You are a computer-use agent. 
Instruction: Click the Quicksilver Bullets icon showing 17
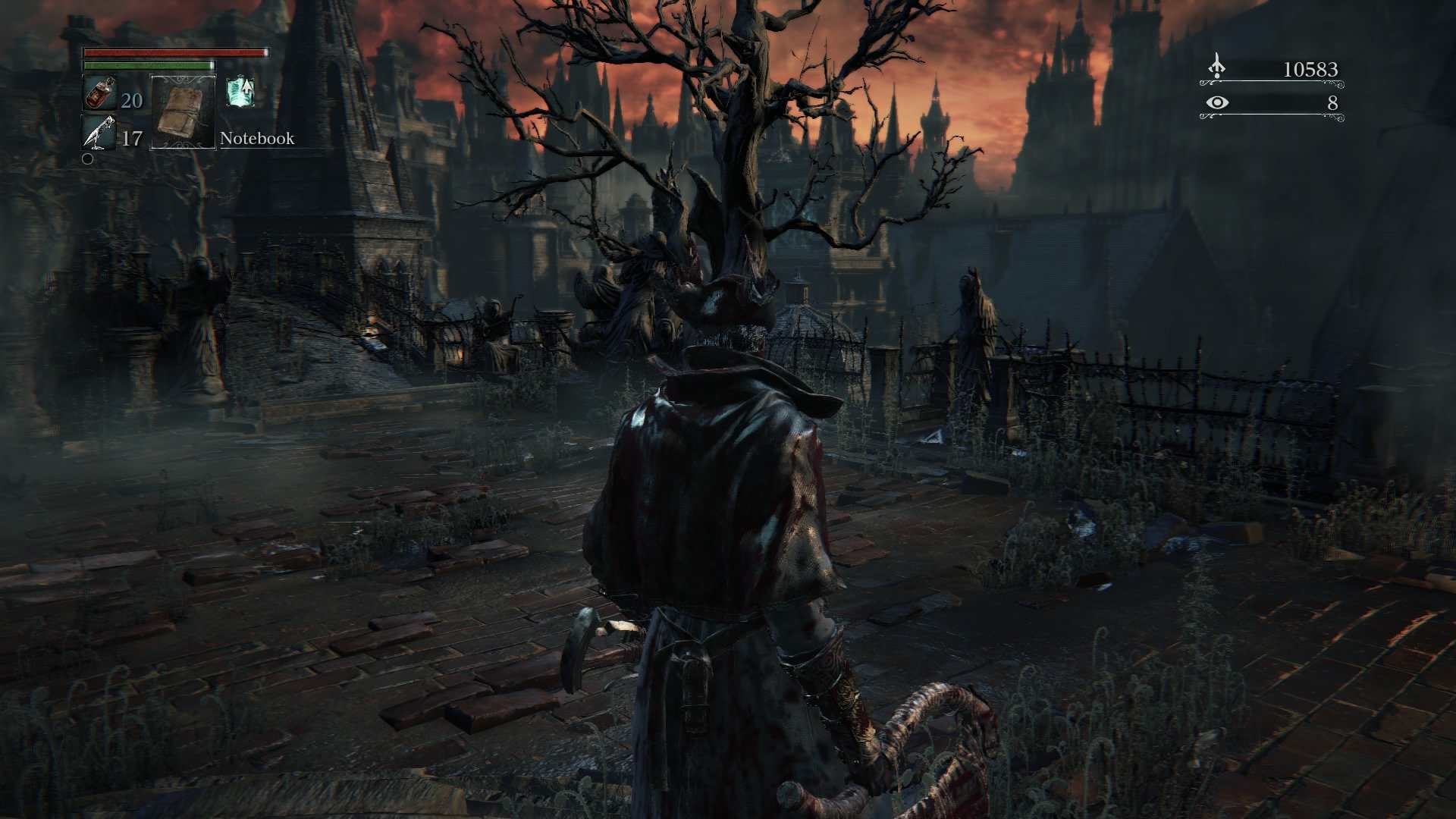click(x=99, y=132)
